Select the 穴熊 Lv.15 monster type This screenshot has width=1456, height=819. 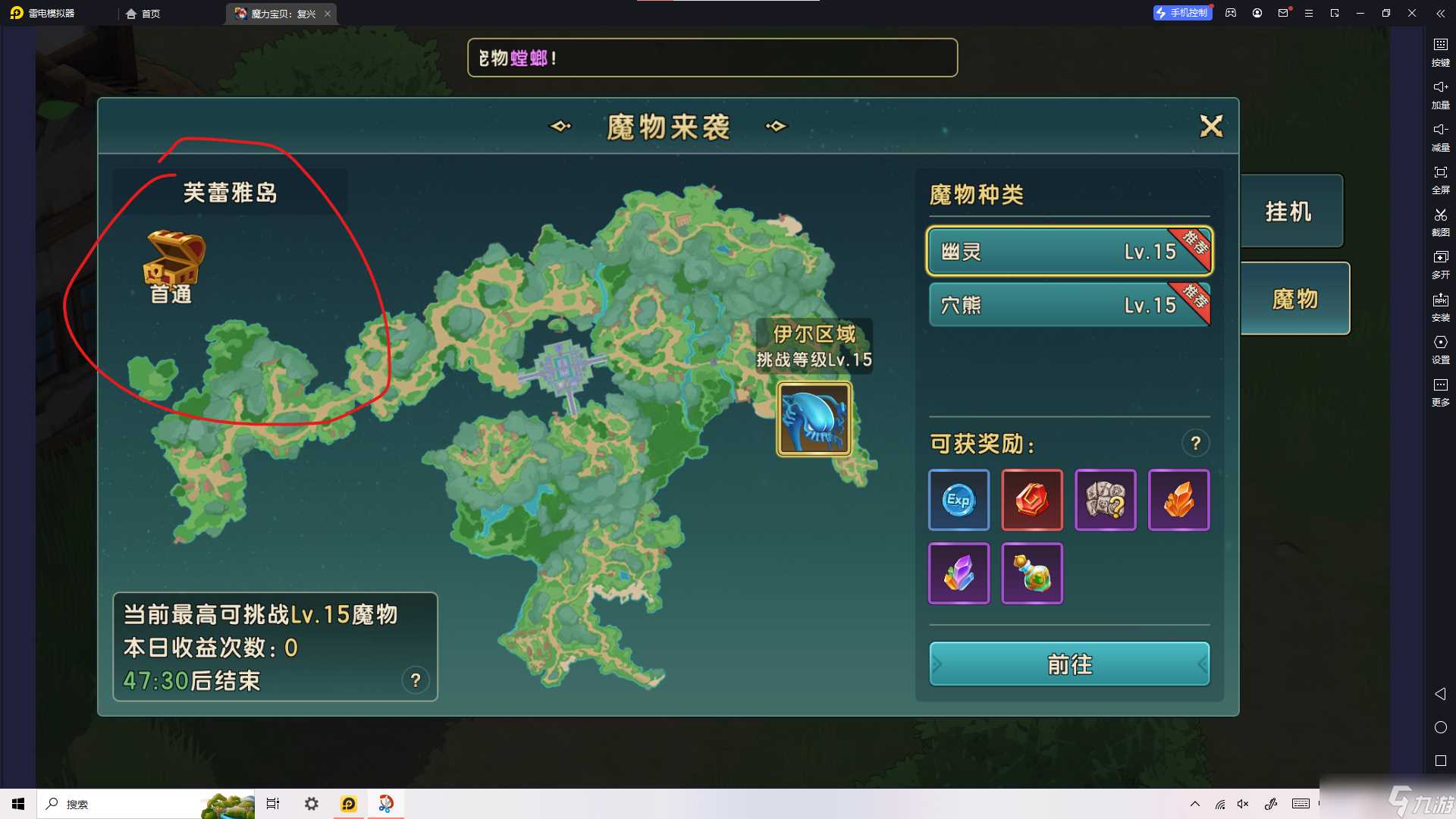1069,305
